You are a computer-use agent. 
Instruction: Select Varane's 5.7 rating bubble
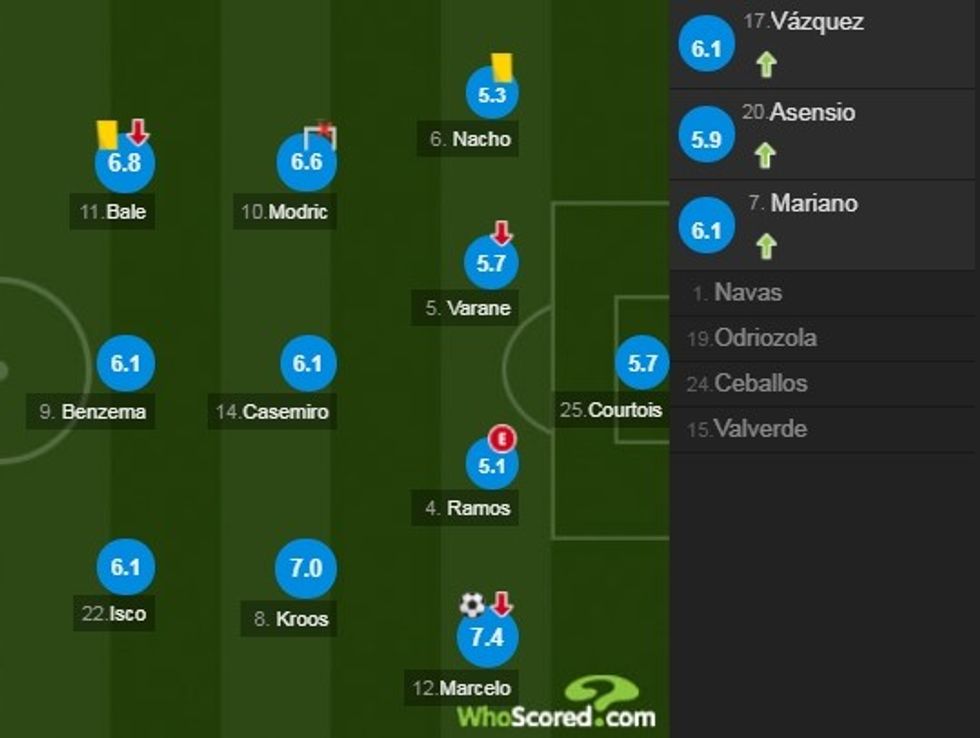pos(492,264)
